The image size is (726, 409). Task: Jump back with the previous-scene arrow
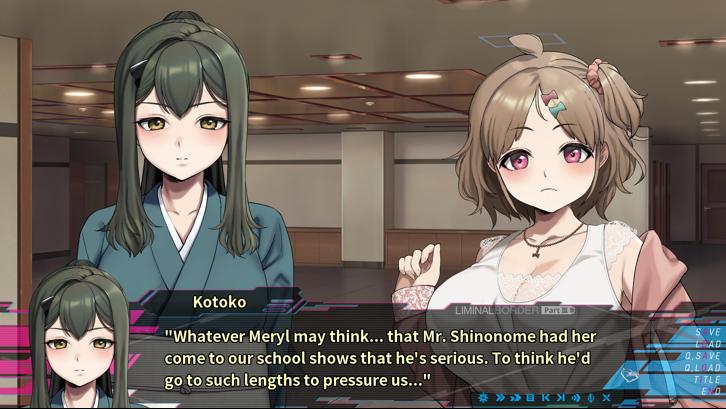coord(545,397)
